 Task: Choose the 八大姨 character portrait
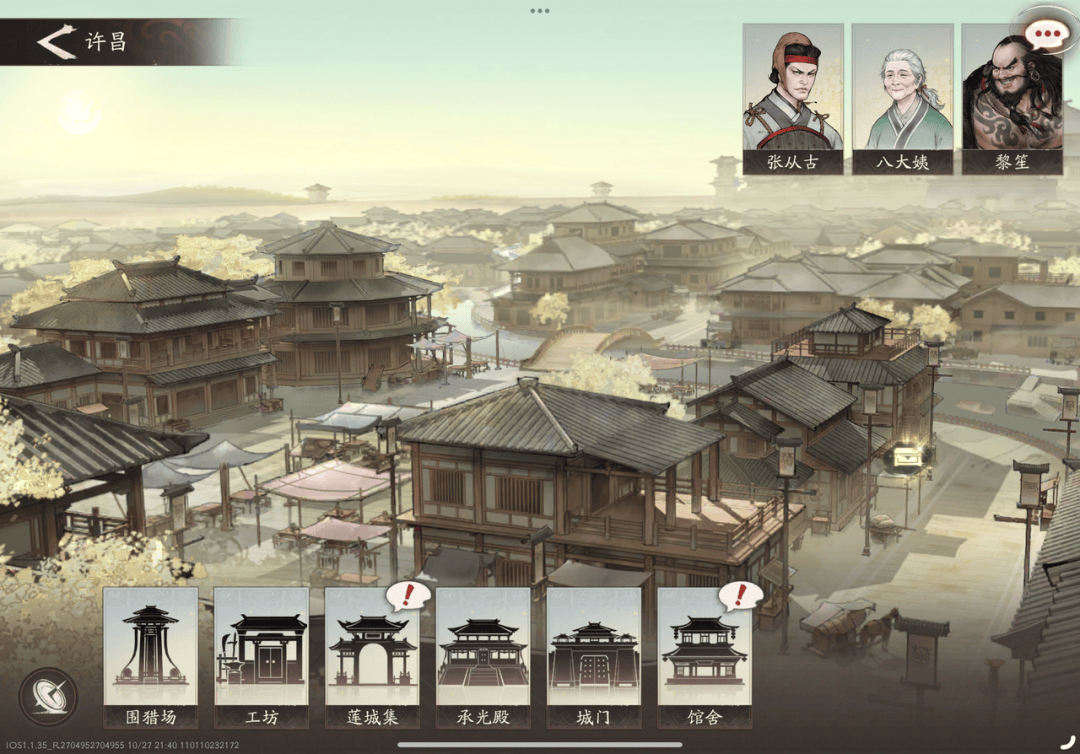pos(902,99)
